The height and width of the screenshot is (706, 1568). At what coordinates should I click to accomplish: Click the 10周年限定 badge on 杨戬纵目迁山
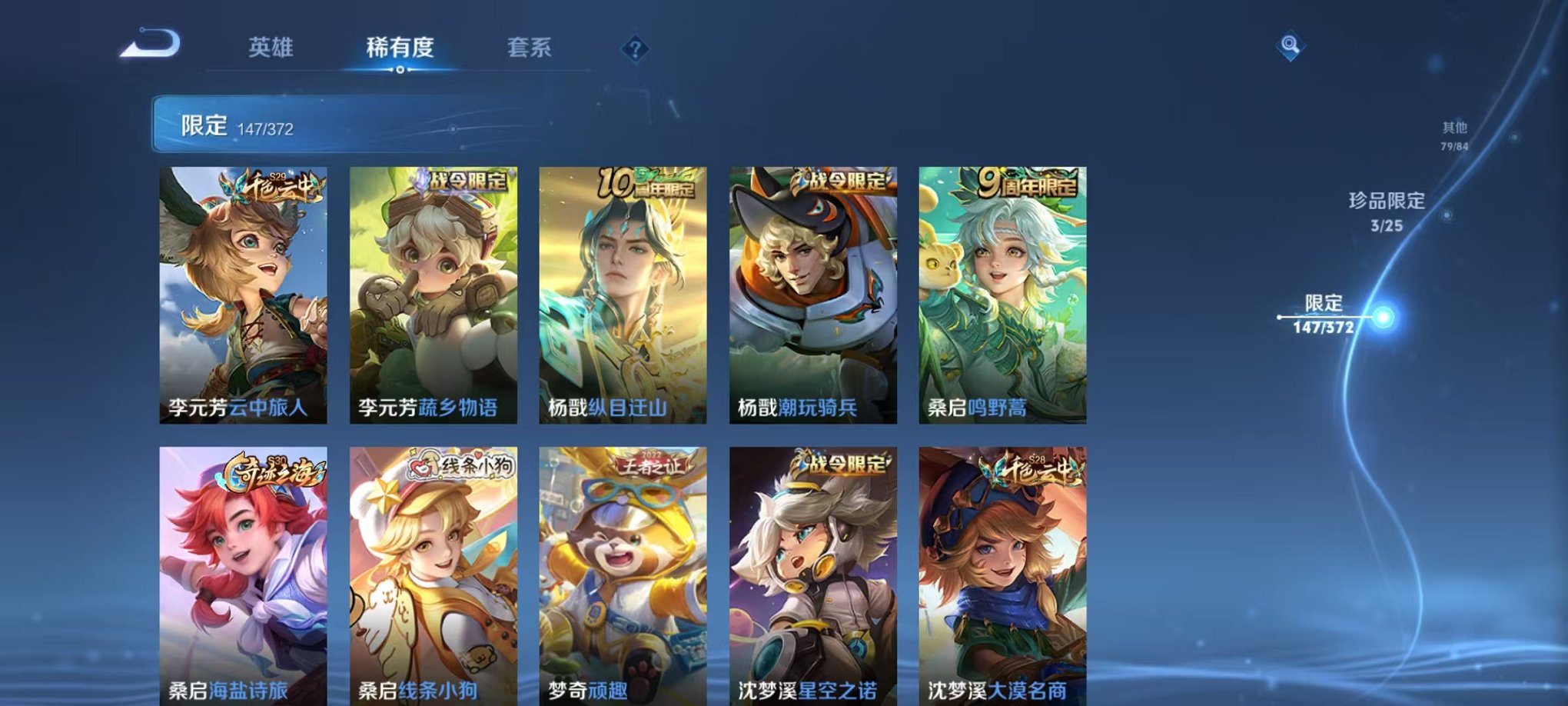click(648, 184)
